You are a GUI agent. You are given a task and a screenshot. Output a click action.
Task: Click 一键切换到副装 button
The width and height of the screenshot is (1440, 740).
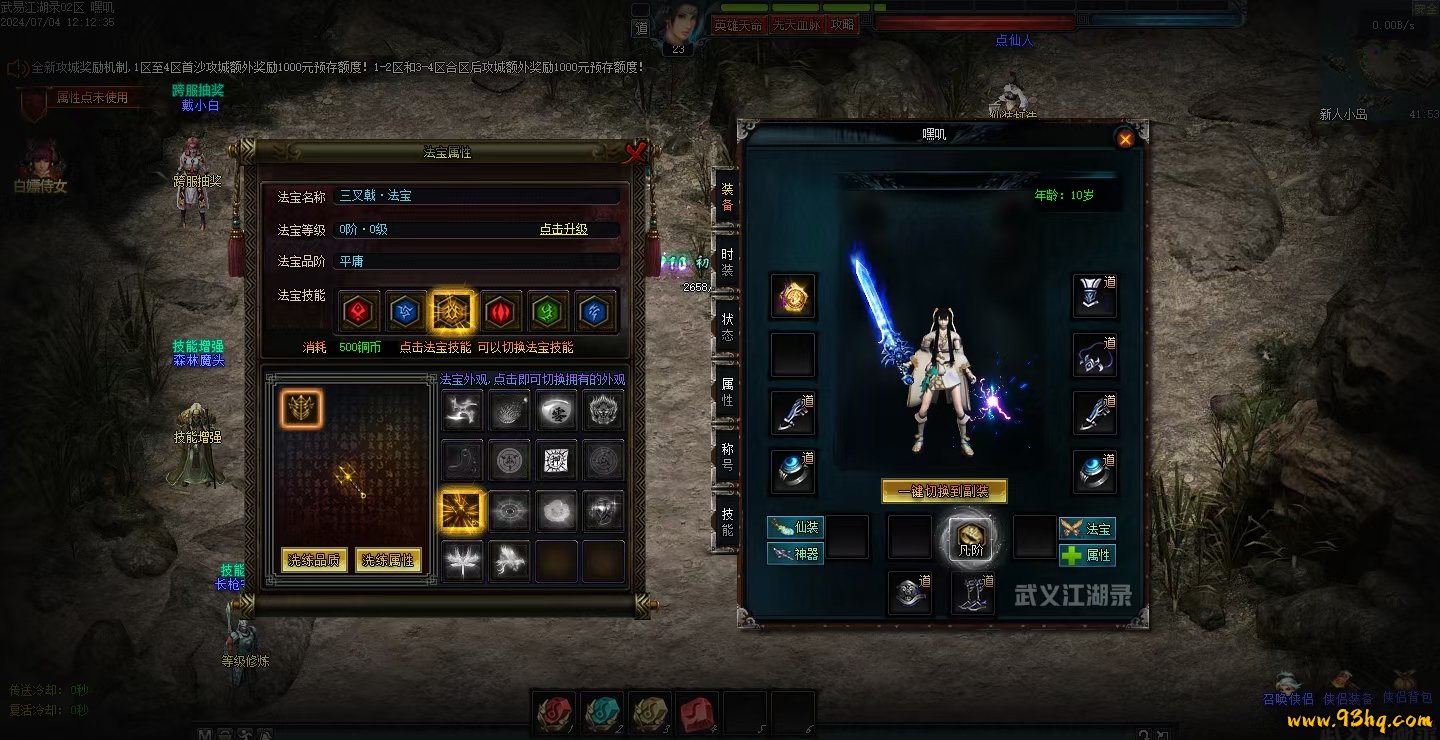point(944,491)
